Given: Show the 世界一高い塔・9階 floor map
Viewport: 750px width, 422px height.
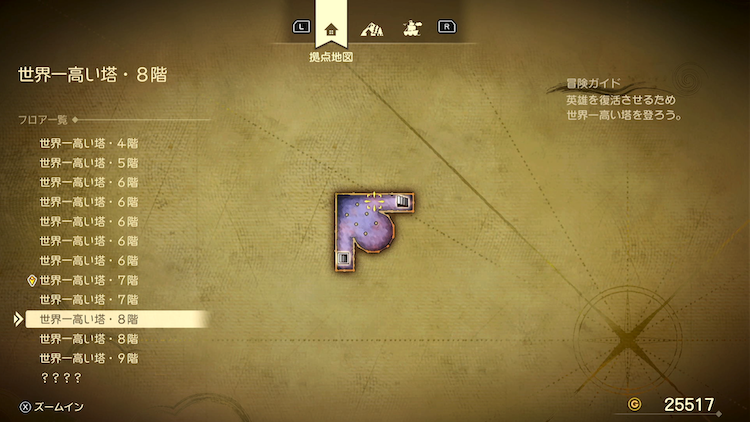Looking at the screenshot, I should (89, 358).
